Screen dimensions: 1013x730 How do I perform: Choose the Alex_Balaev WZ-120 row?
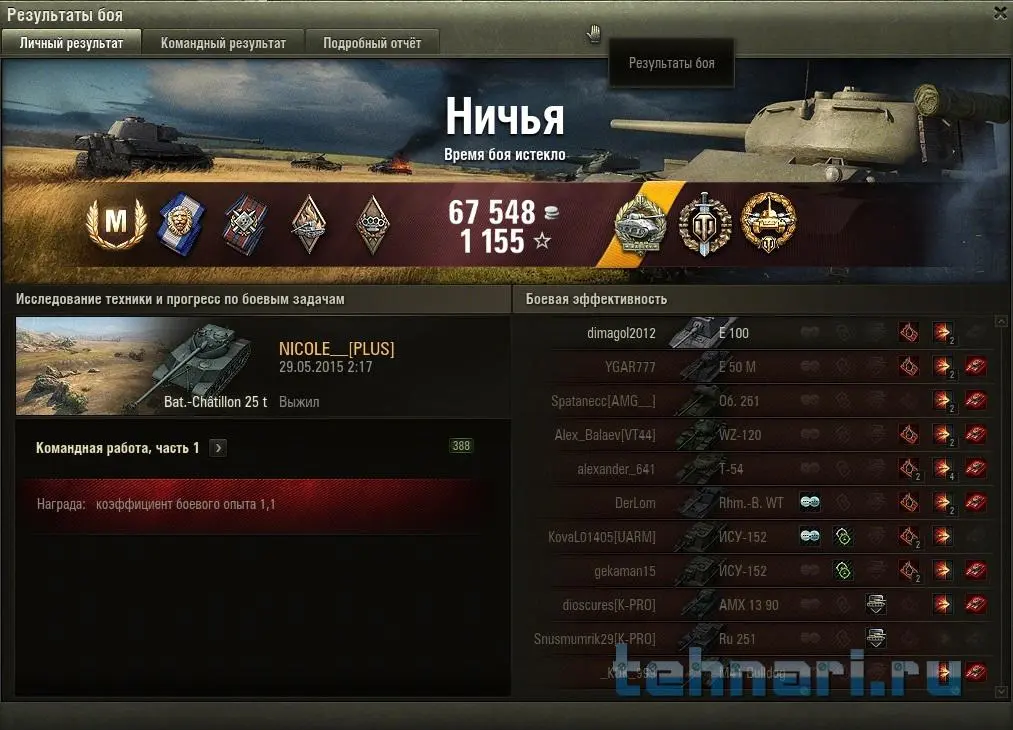(750, 435)
